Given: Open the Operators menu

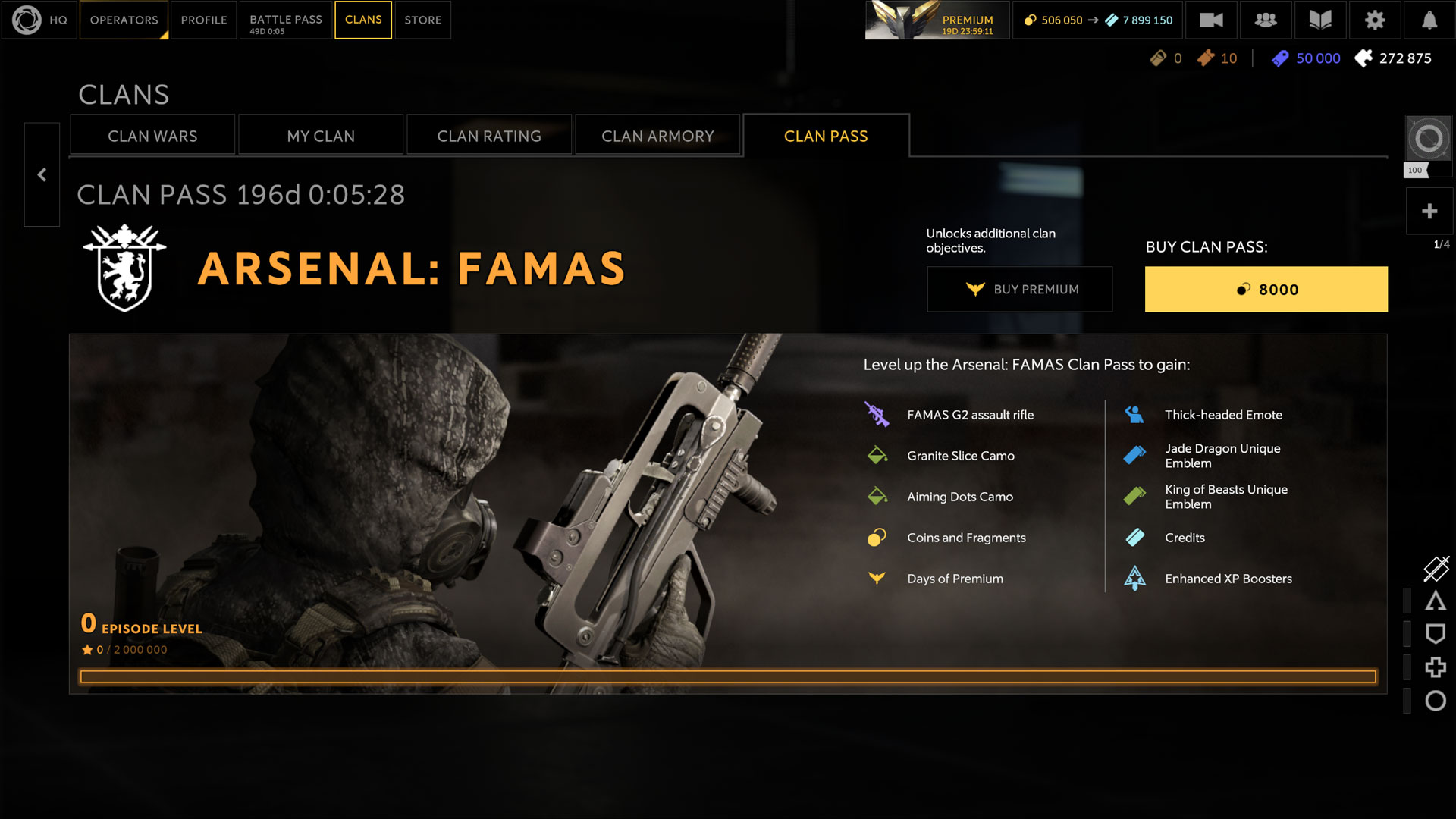Looking at the screenshot, I should [x=124, y=20].
